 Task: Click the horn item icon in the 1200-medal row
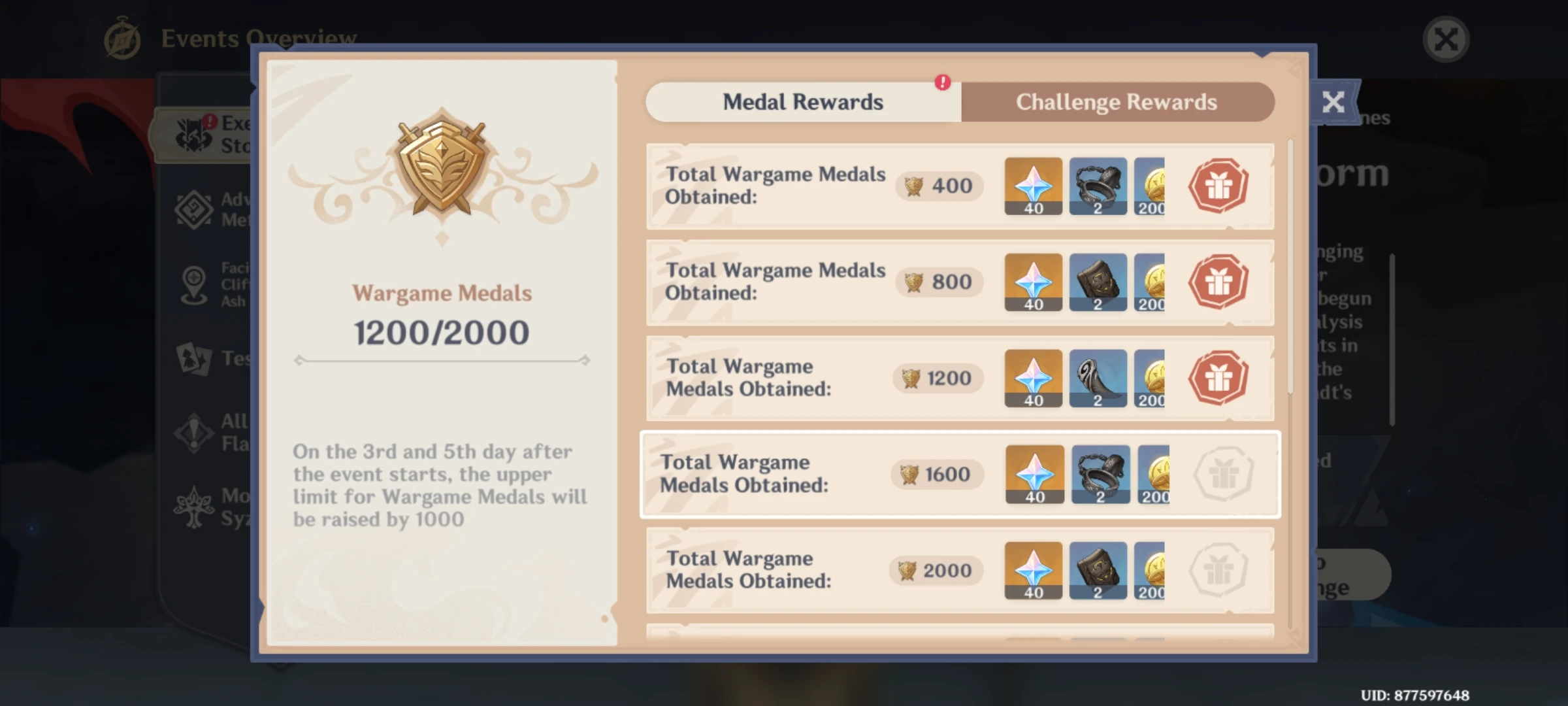pyautogui.click(x=1098, y=378)
